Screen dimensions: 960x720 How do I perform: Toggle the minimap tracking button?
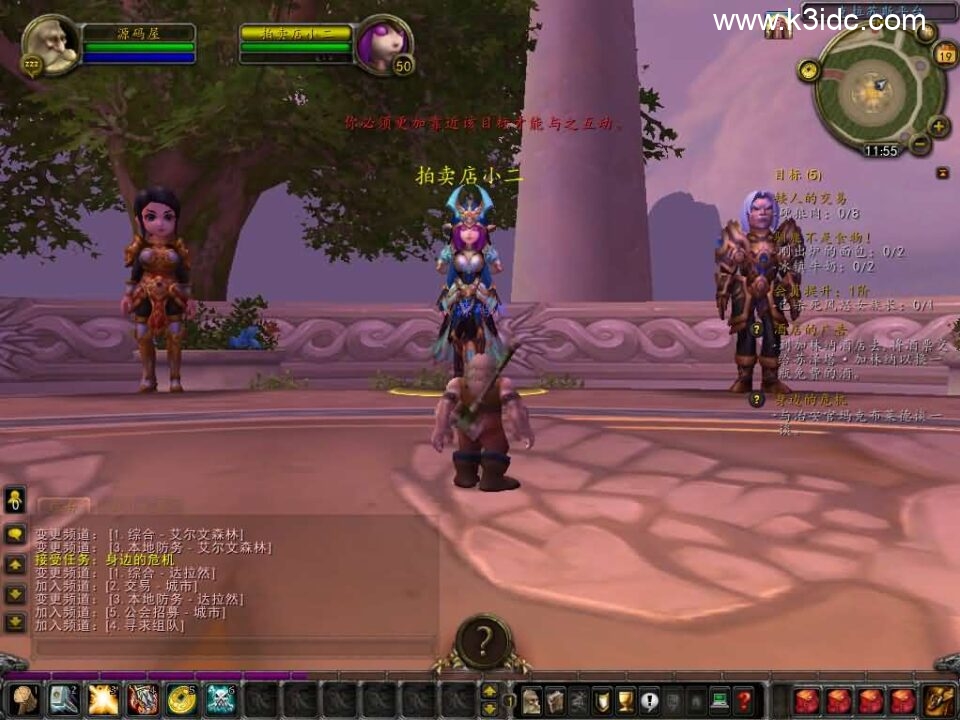[x=808, y=70]
